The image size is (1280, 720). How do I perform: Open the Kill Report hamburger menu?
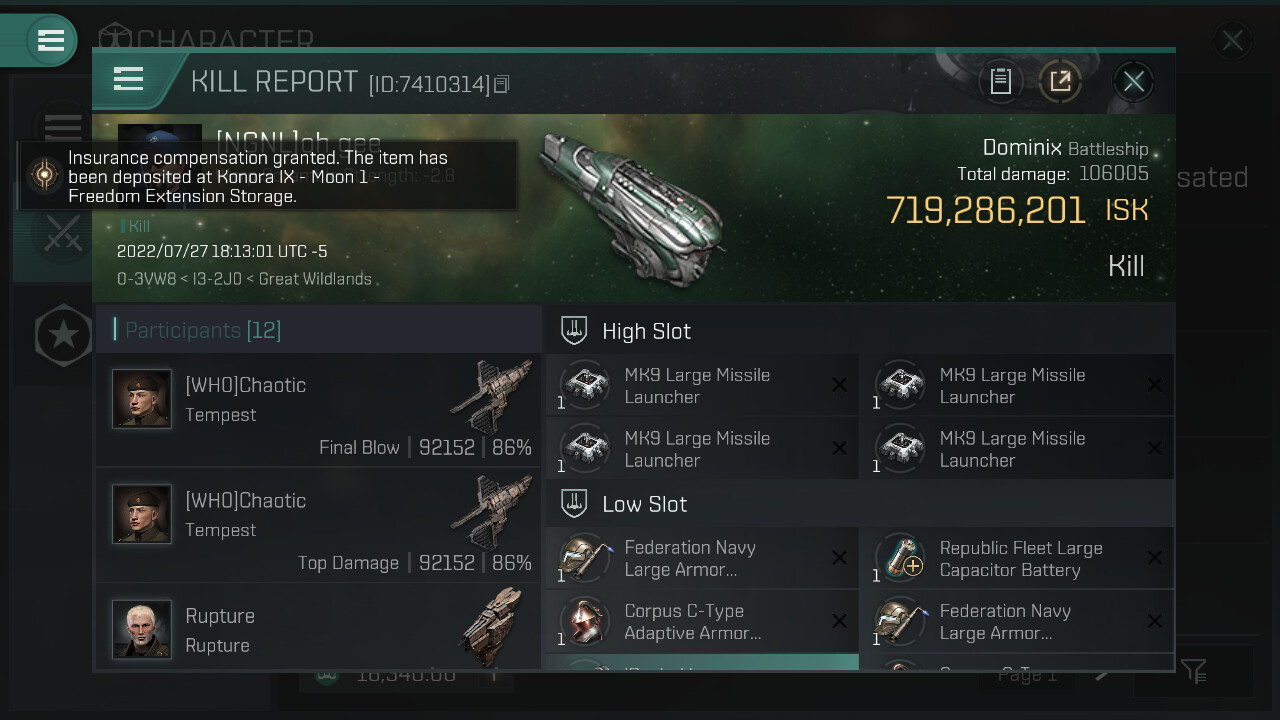pyautogui.click(x=129, y=79)
